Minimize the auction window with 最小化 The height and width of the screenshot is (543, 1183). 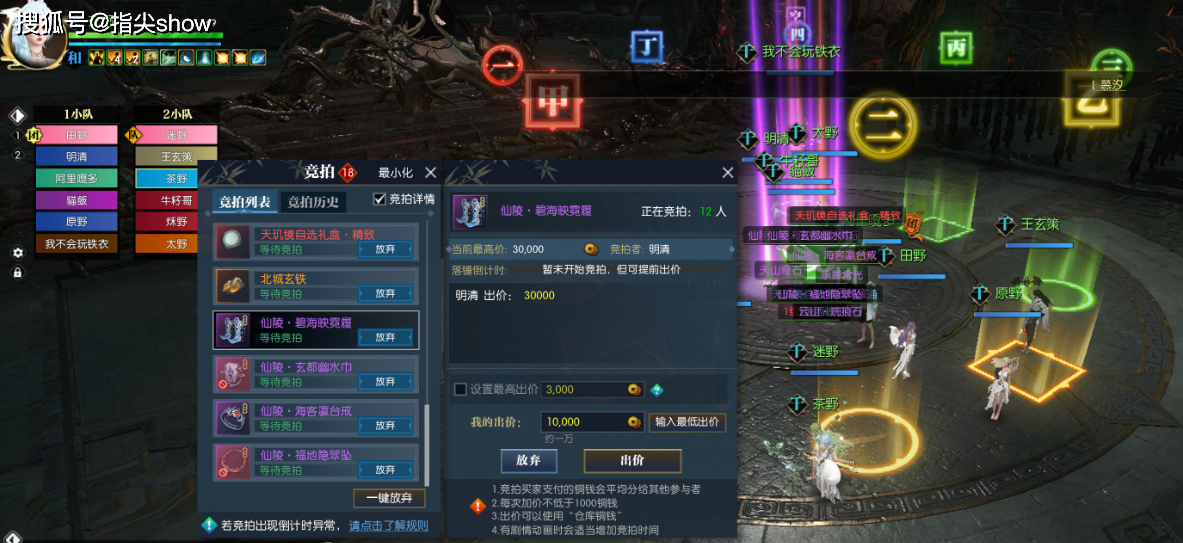(x=395, y=173)
